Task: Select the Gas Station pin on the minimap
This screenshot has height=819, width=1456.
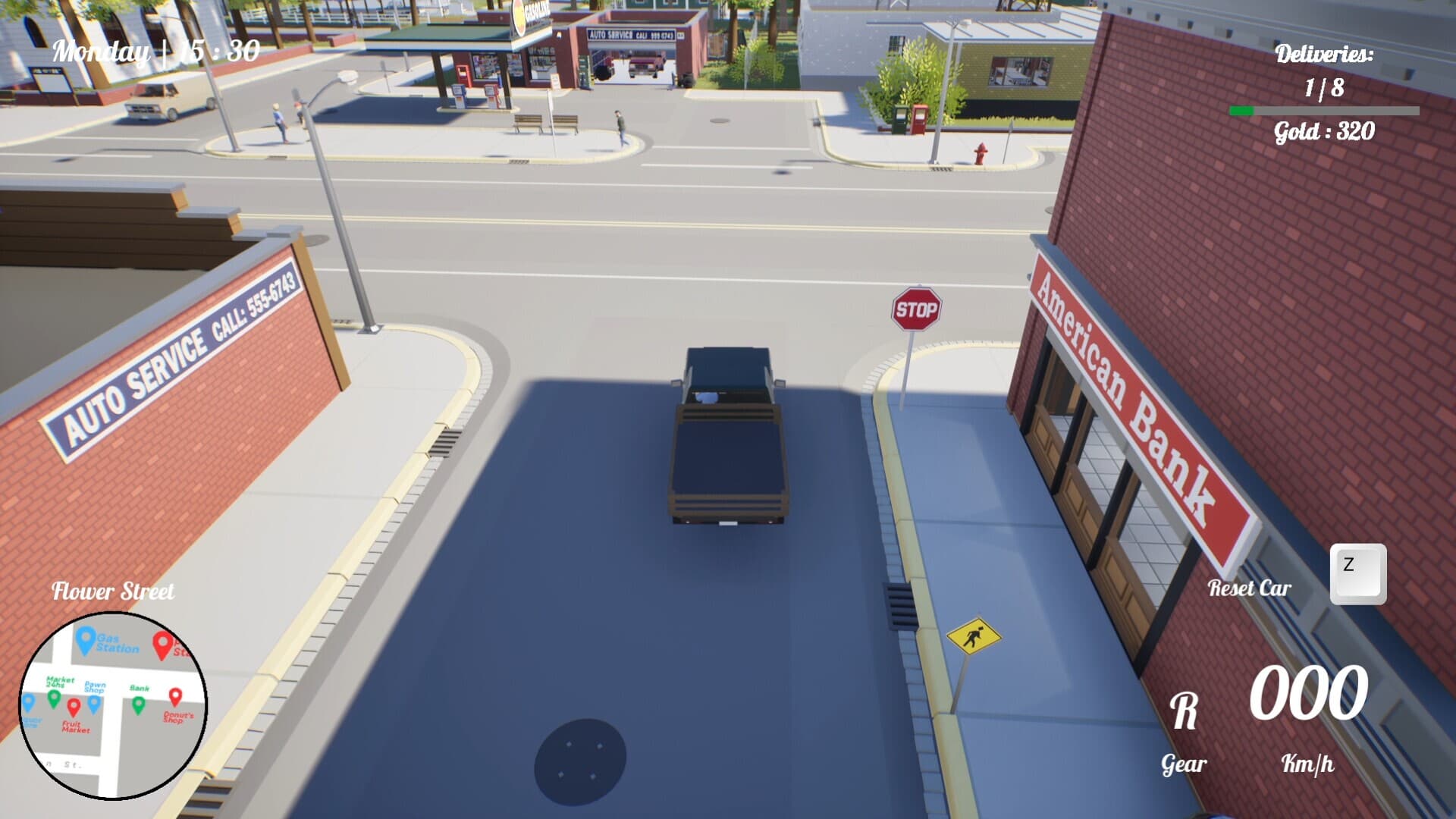Action: [86, 642]
